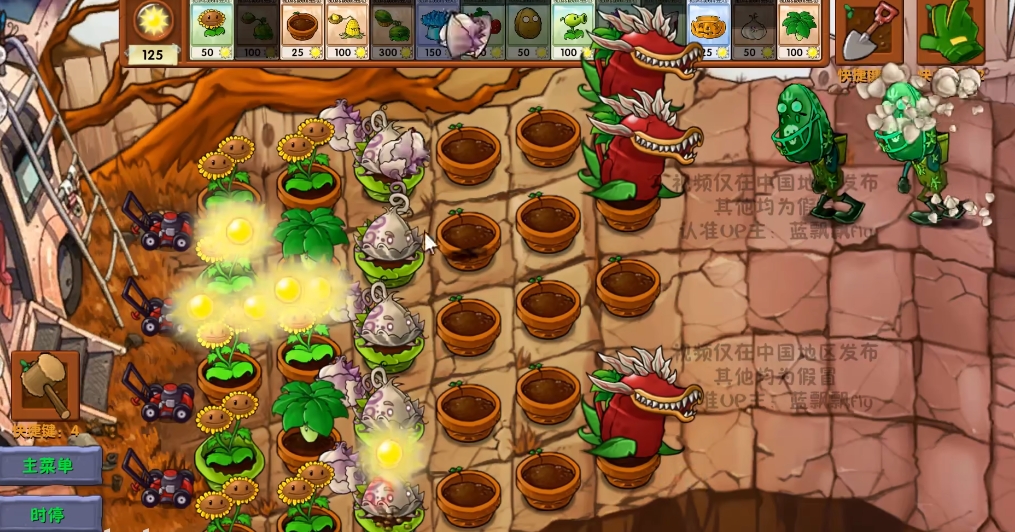The image size is (1015, 532).
Task: Pick the Pumpkin seed packet
Action: (x=709, y=30)
